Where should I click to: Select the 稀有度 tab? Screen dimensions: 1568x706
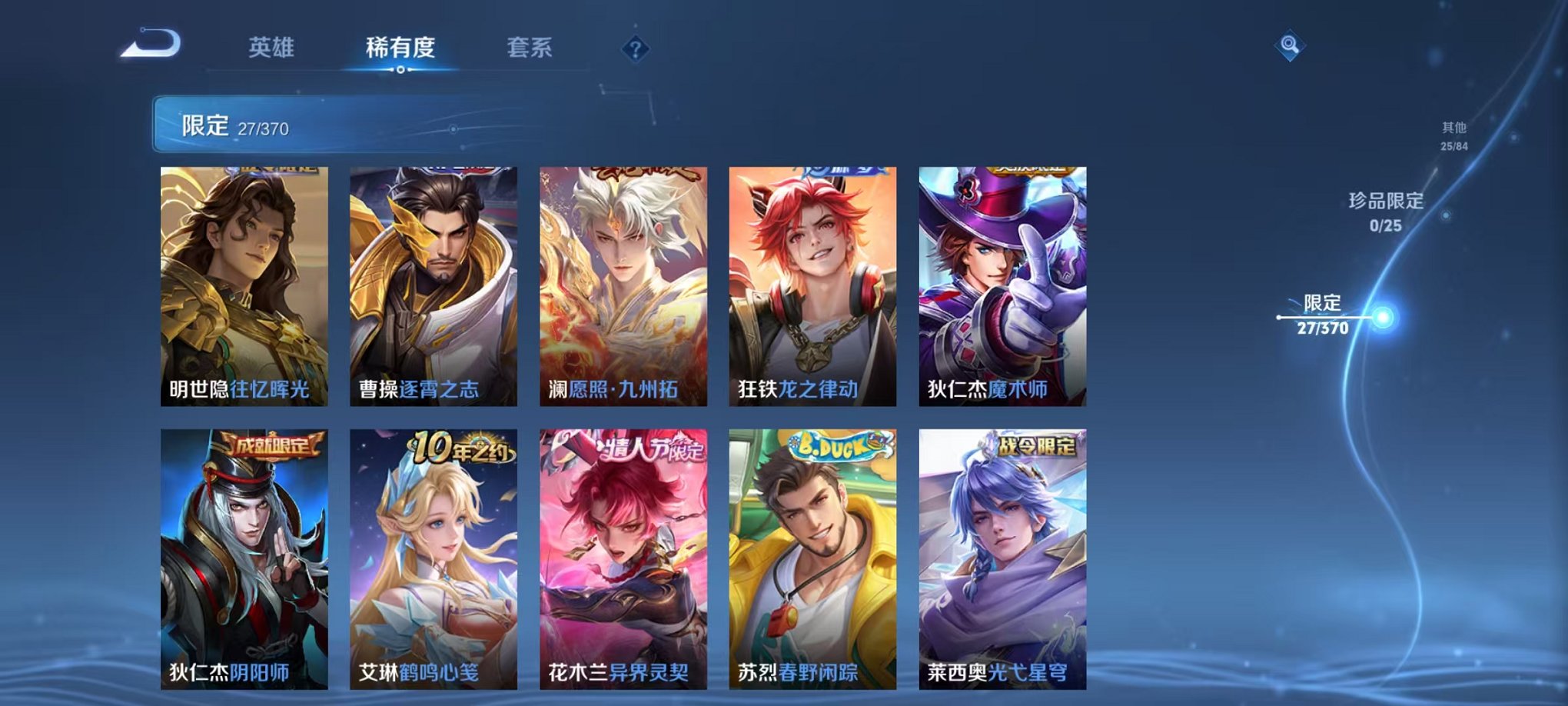(x=400, y=46)
